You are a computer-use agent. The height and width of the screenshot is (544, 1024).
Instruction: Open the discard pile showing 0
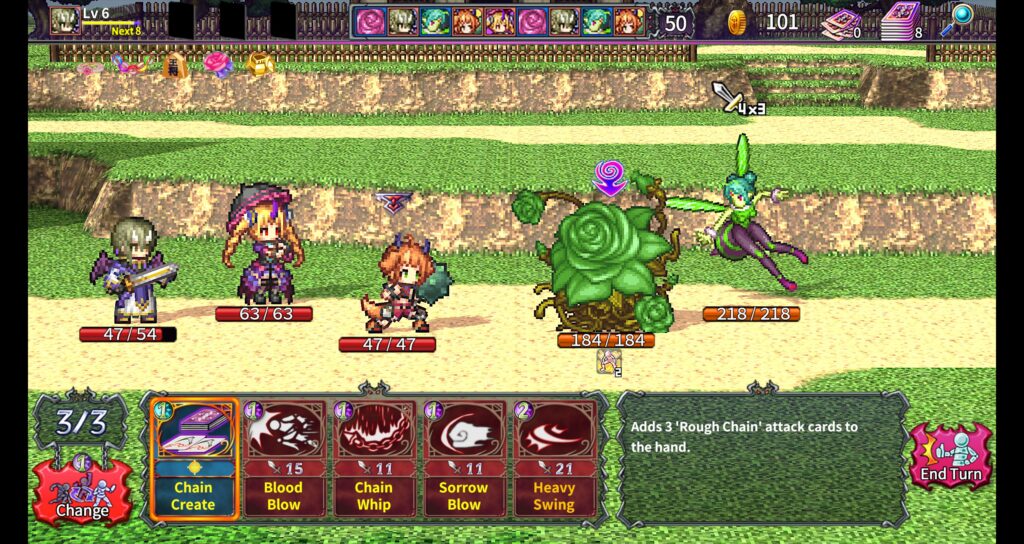pos(842,22)
